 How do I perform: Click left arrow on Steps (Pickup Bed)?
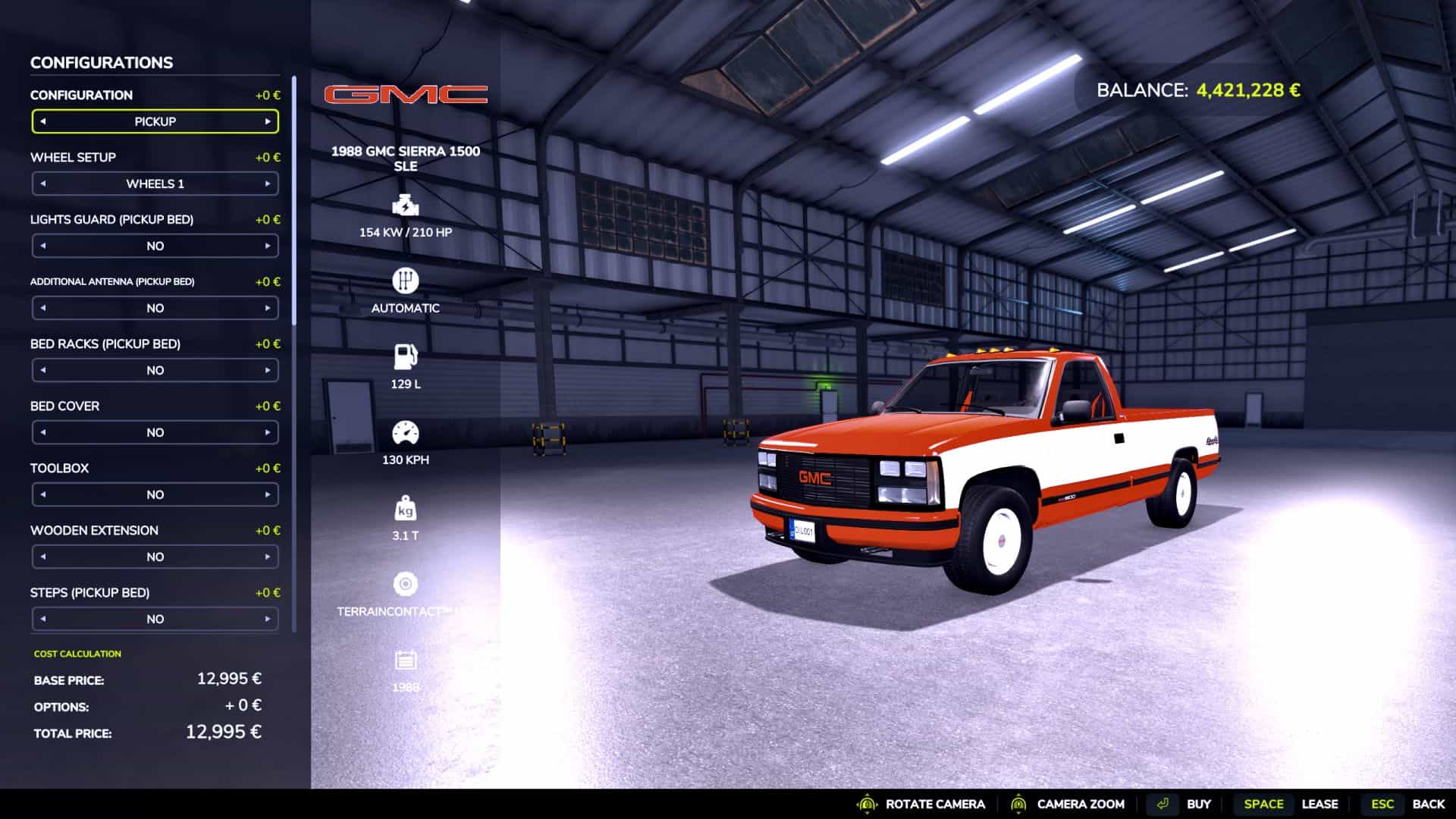click(x=43, y=619)
